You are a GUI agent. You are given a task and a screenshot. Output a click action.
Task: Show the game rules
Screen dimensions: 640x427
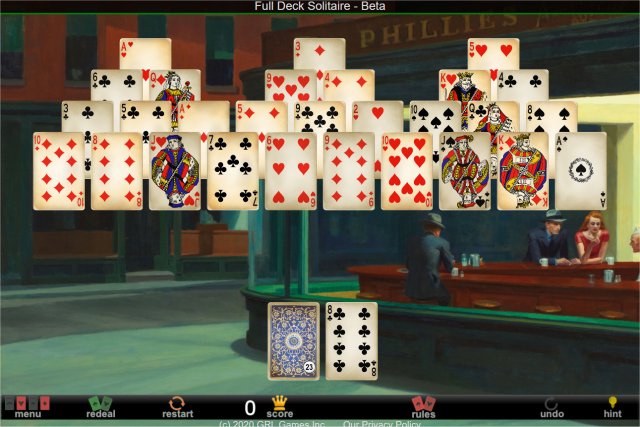pos(423,407)
